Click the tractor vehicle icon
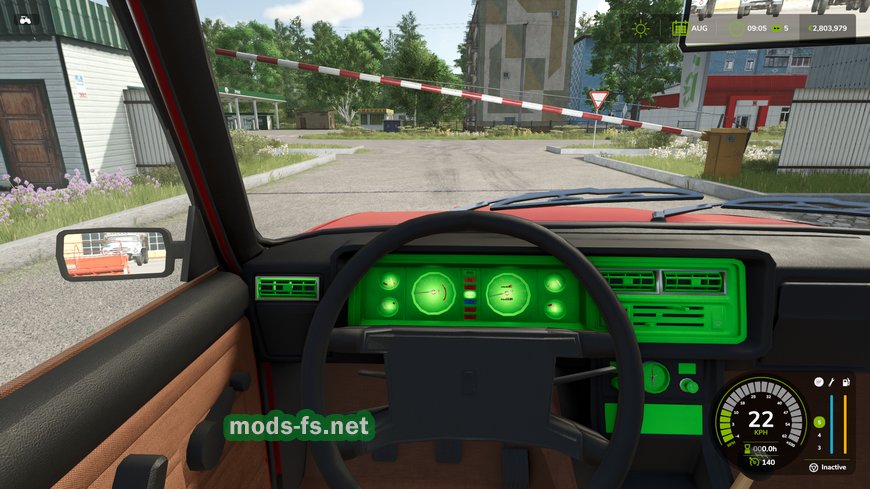Screen dimensions: 870x489 point(25,18)
